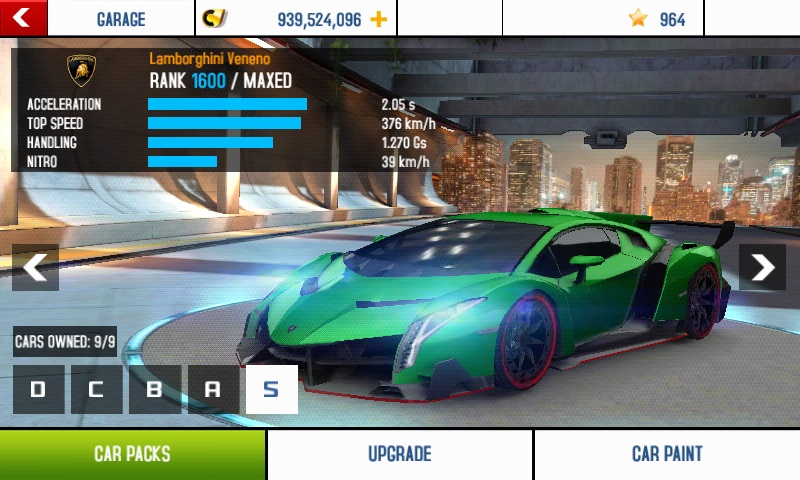Open the star count panel
Screen dimensions: 800x480
point(656,19)
